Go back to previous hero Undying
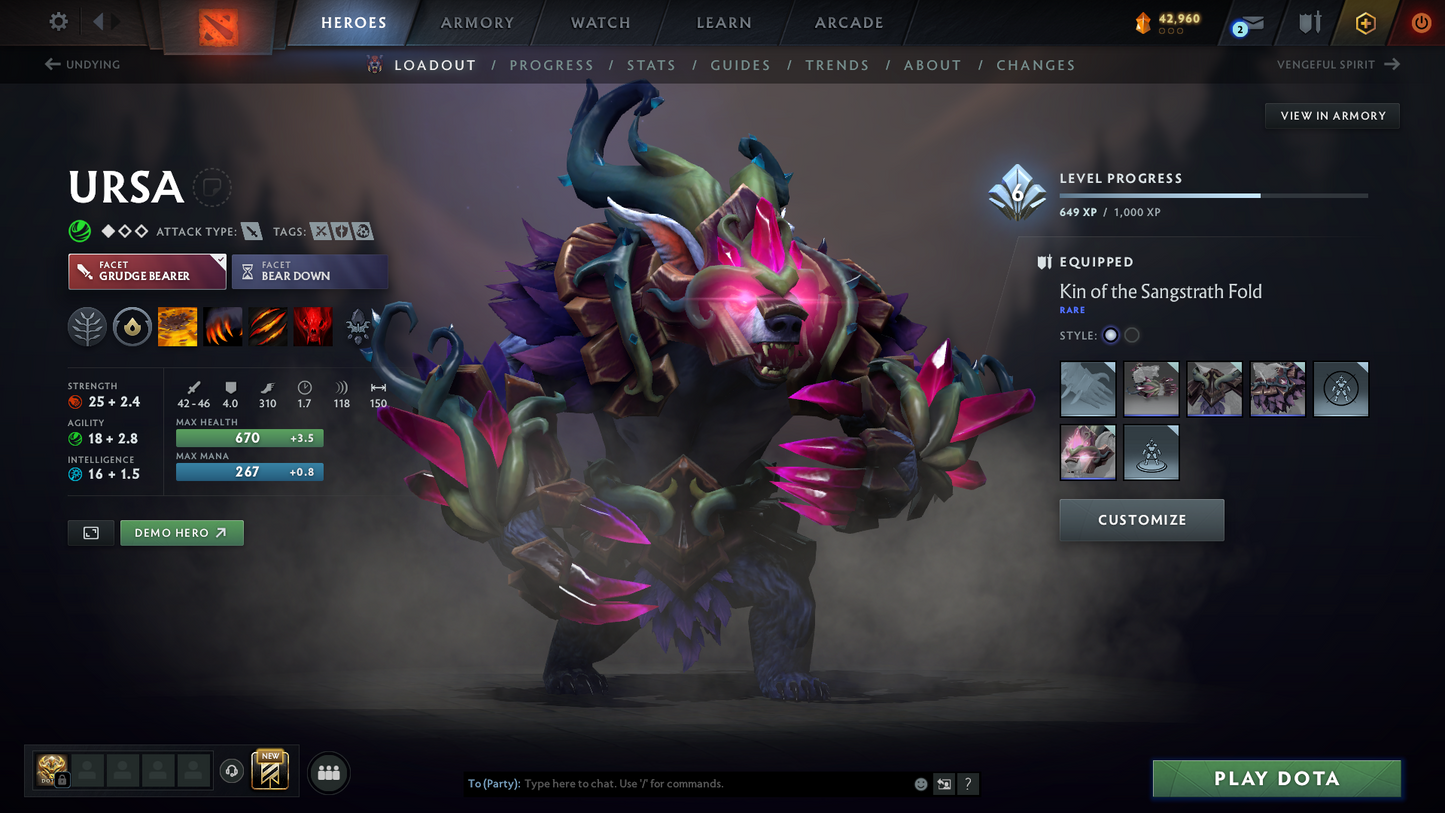 (83, 65)
